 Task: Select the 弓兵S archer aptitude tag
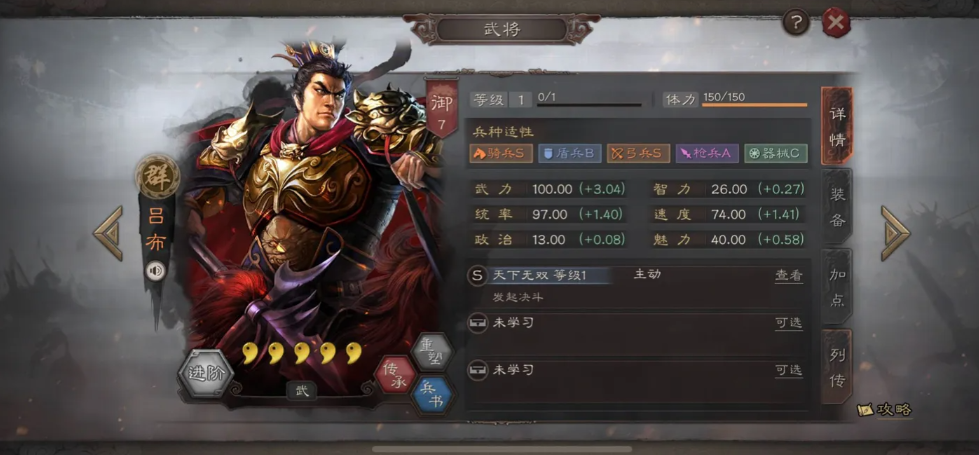pos(638,153)
